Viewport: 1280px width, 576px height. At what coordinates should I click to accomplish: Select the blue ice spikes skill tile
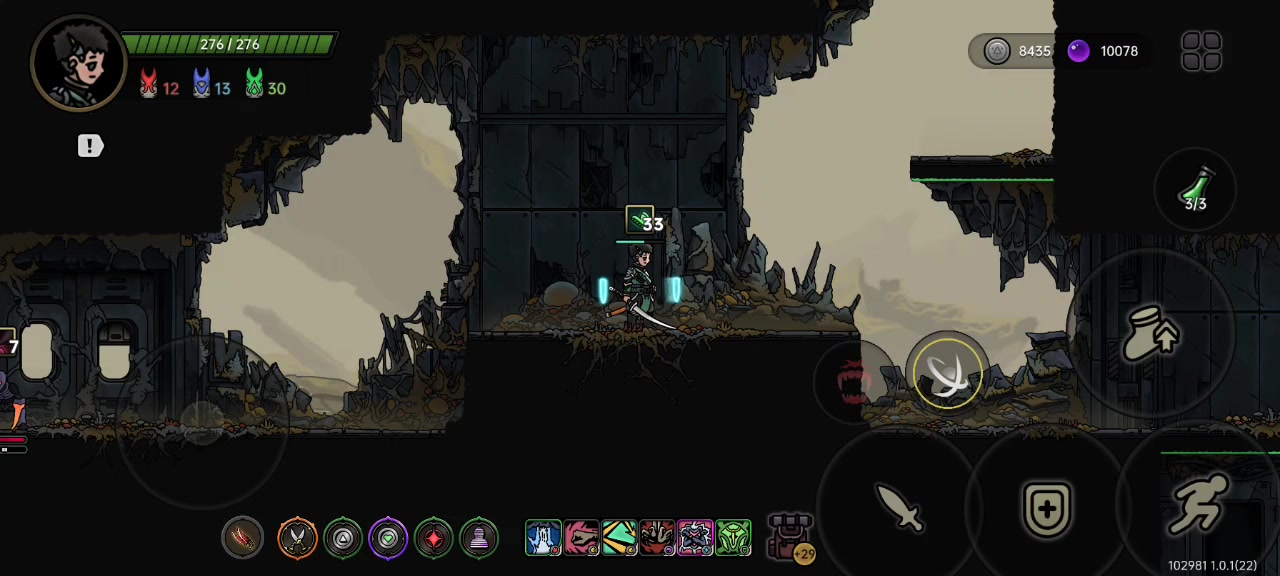click(543, 538)
